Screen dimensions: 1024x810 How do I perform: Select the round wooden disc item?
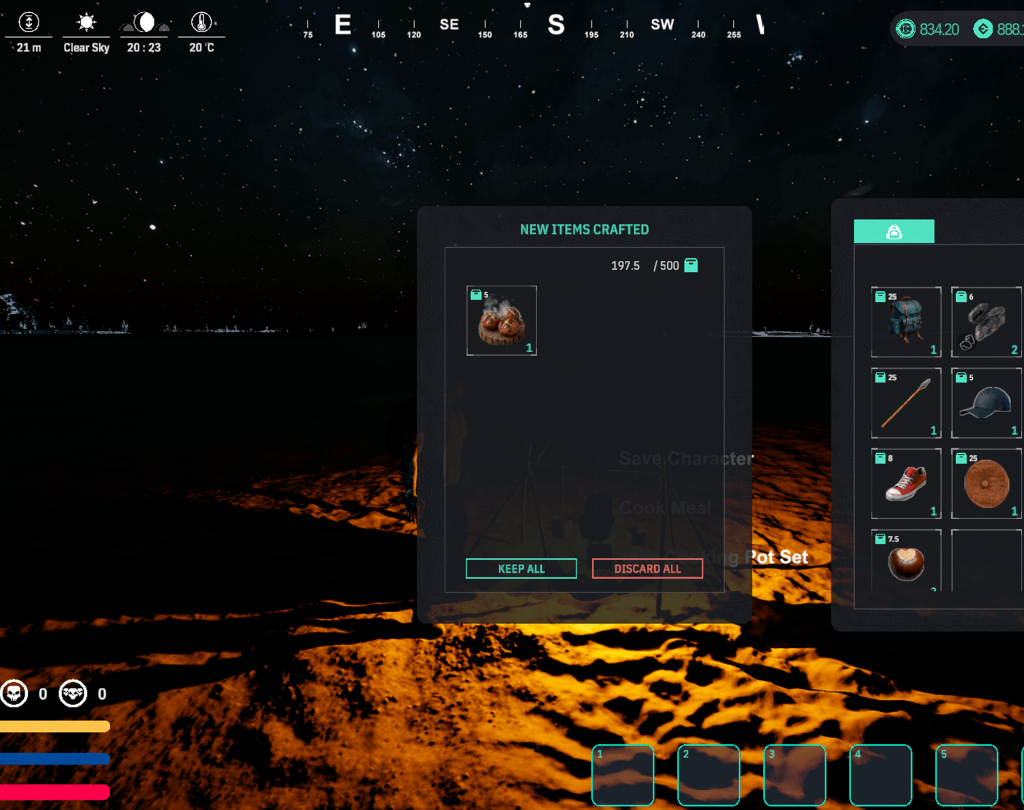click(x=986, y=483)
